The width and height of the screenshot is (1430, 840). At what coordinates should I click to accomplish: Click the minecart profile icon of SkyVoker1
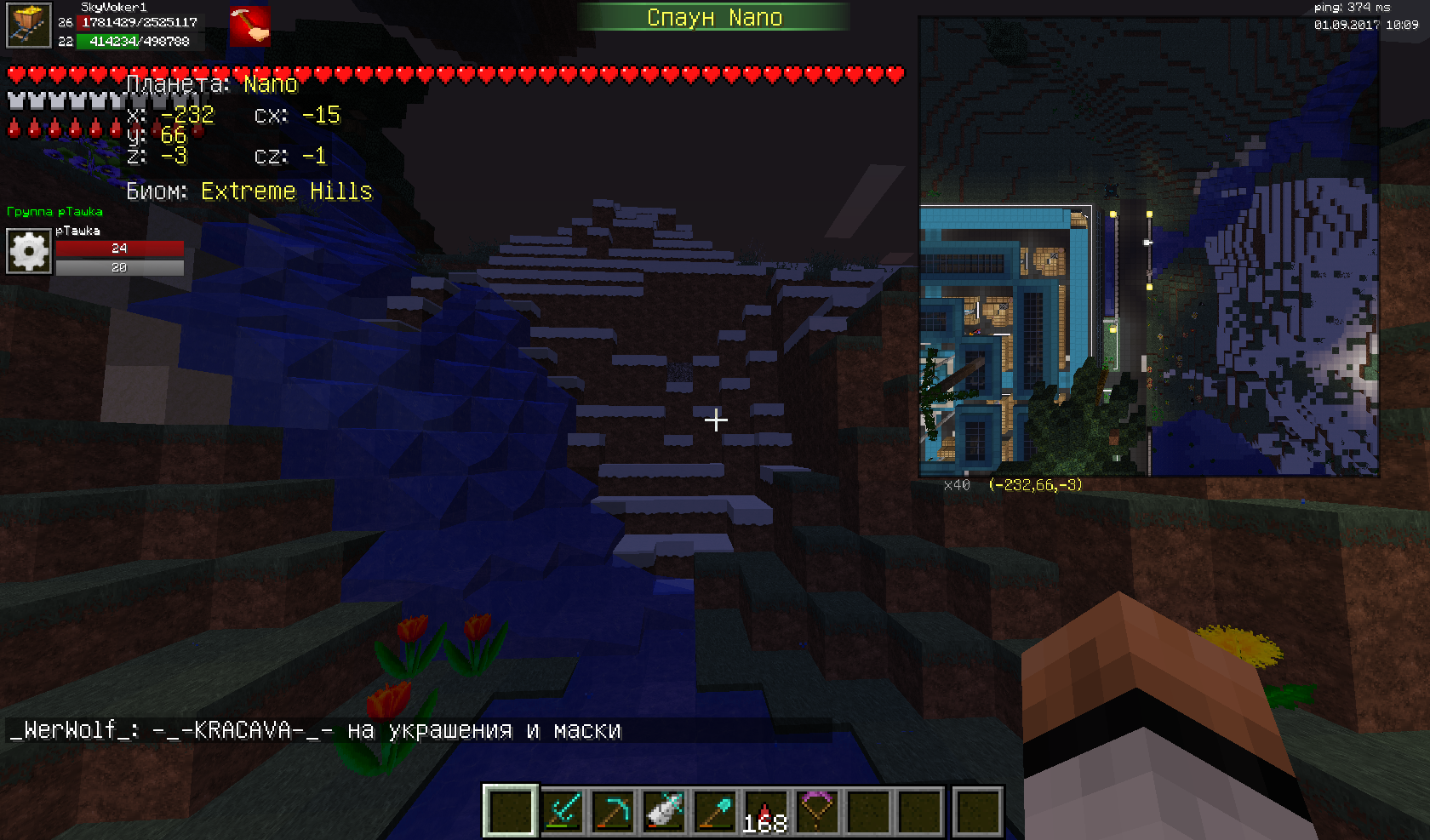point(28,25)
